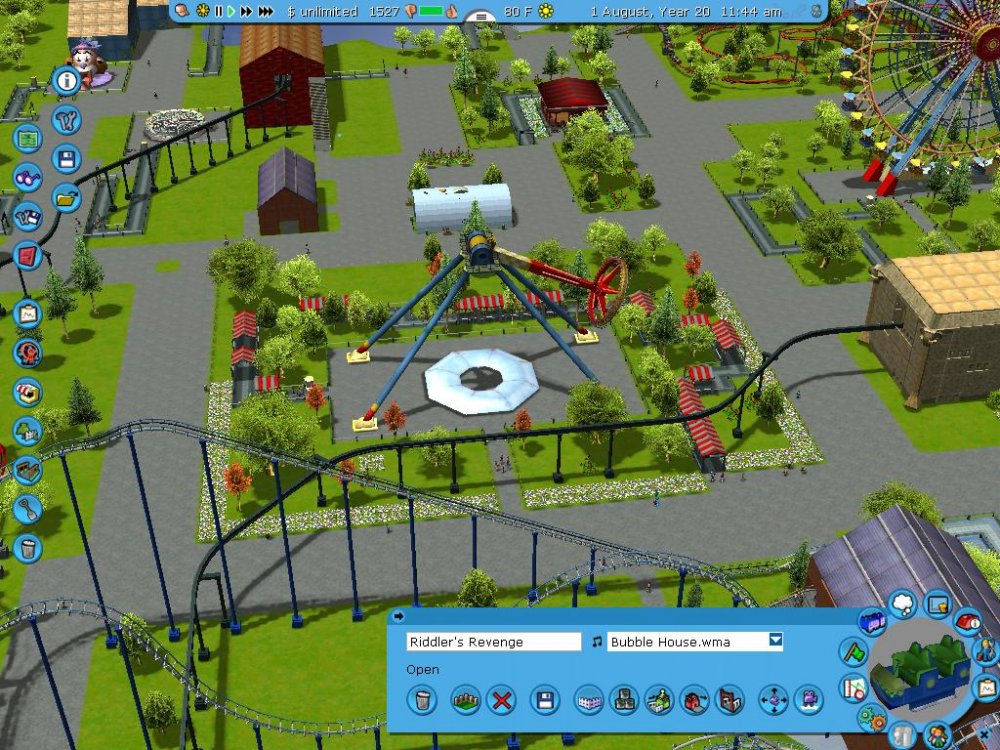The height and width of the screenshot is (750, 1000).
Task: Open ride operating settings gear icon
Action: 871,718
